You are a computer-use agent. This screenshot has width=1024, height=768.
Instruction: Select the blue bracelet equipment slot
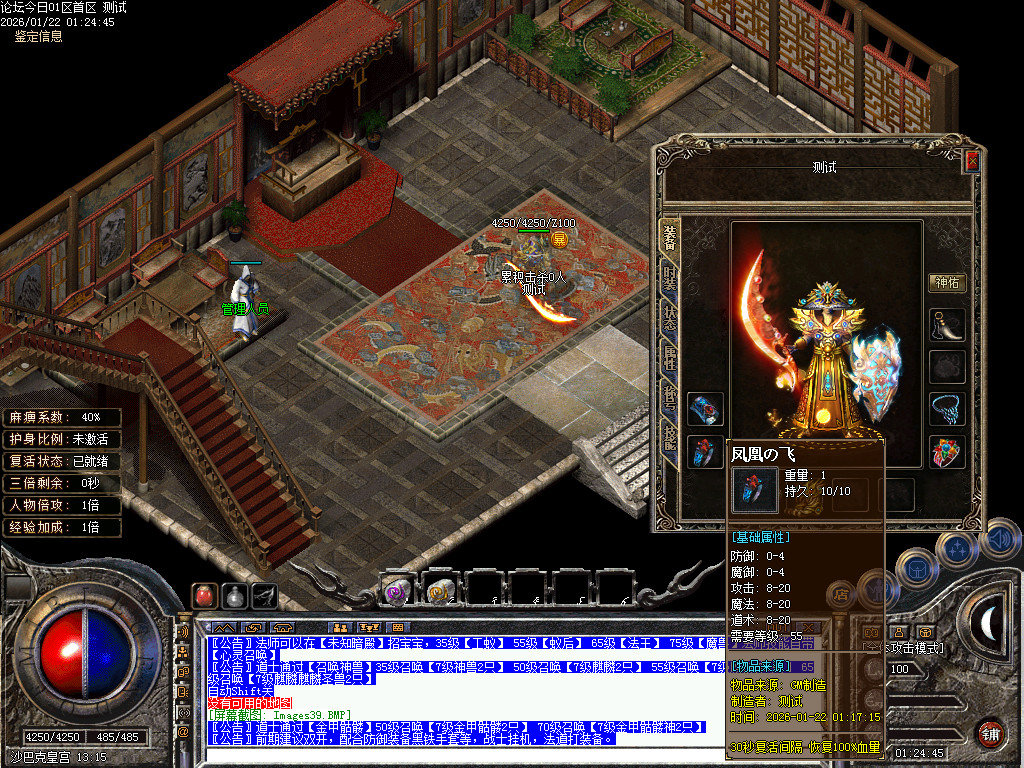(x=704, y=409)
